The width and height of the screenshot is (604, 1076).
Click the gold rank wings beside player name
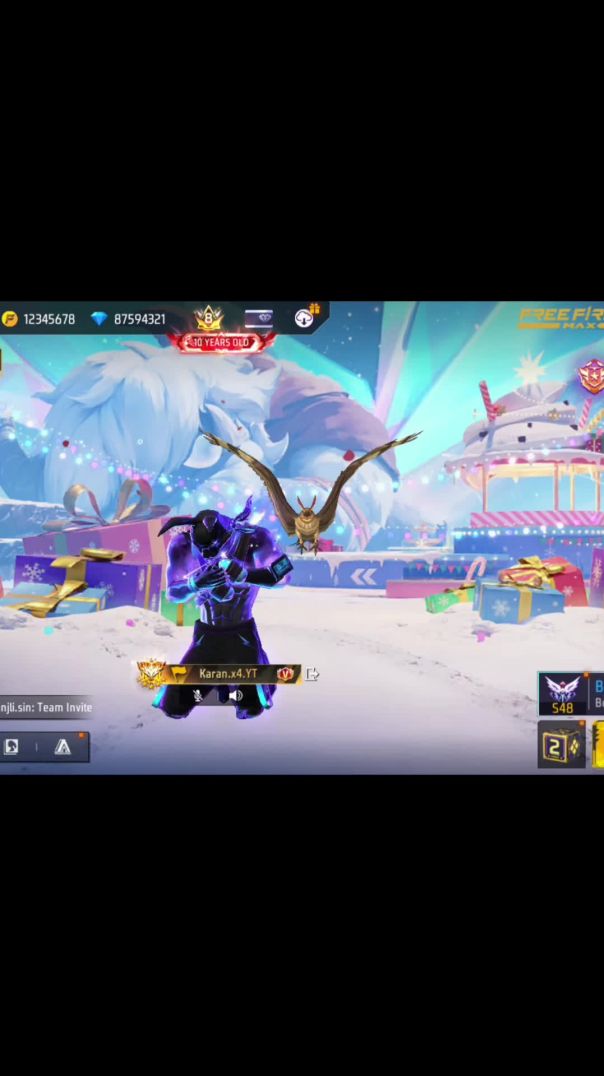pyautogui.click(x=152, y=675)
